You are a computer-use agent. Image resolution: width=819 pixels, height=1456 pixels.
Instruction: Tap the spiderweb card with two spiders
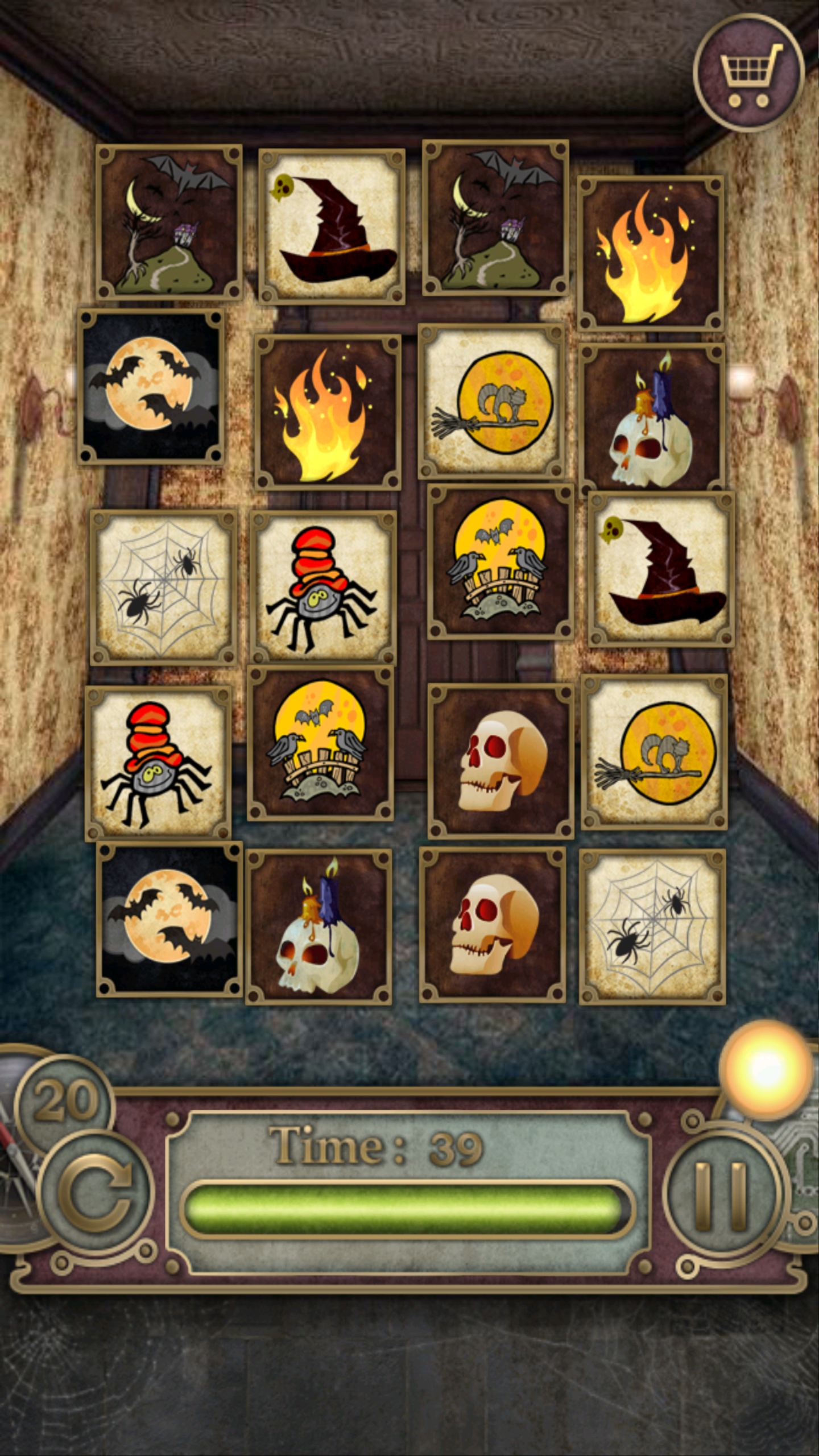pyautogui.click(x=165, y=586)
